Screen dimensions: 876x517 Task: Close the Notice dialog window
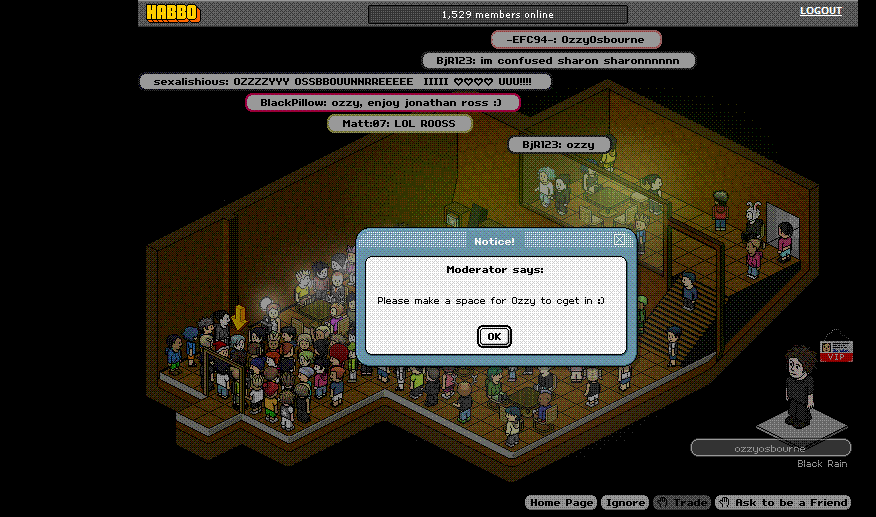pyautogui.click(x=621, y=240)
